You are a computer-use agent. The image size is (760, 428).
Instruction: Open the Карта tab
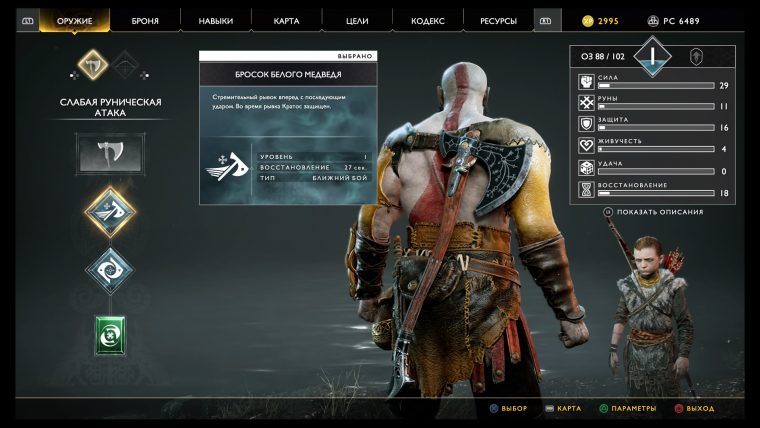285,20
